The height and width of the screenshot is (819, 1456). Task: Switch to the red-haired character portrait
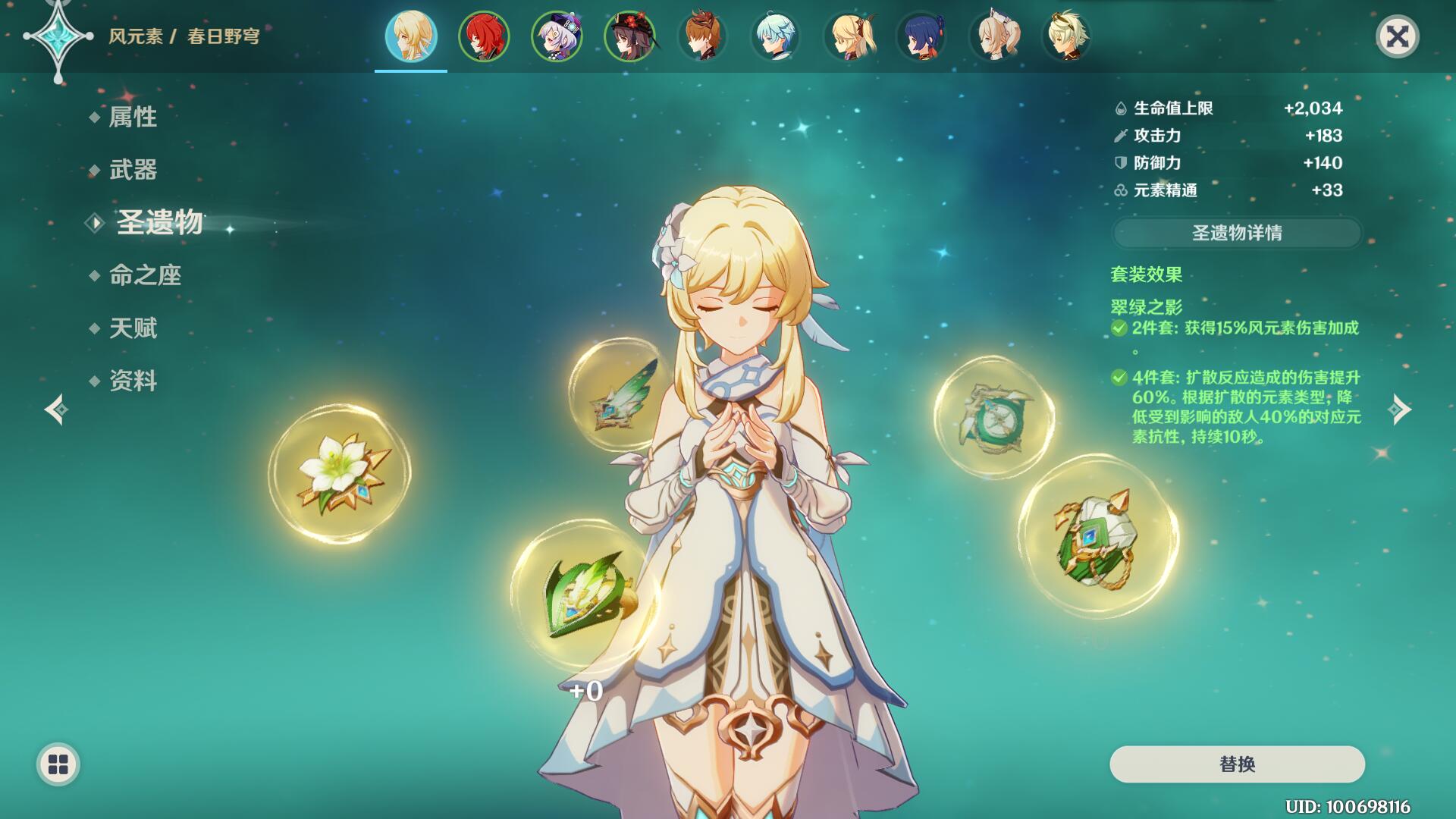tap(484, 36)
